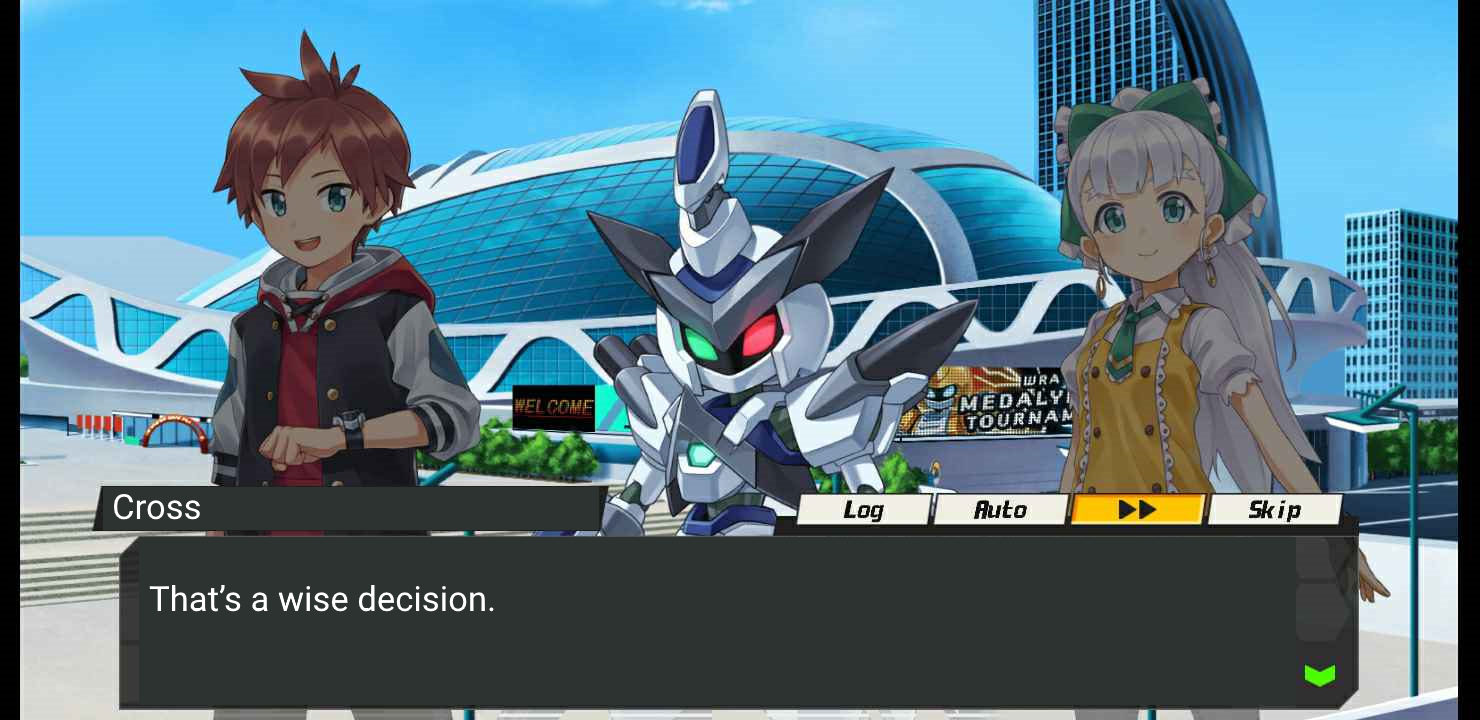Advance dialogue with the green arrow

click(1319, 675)
